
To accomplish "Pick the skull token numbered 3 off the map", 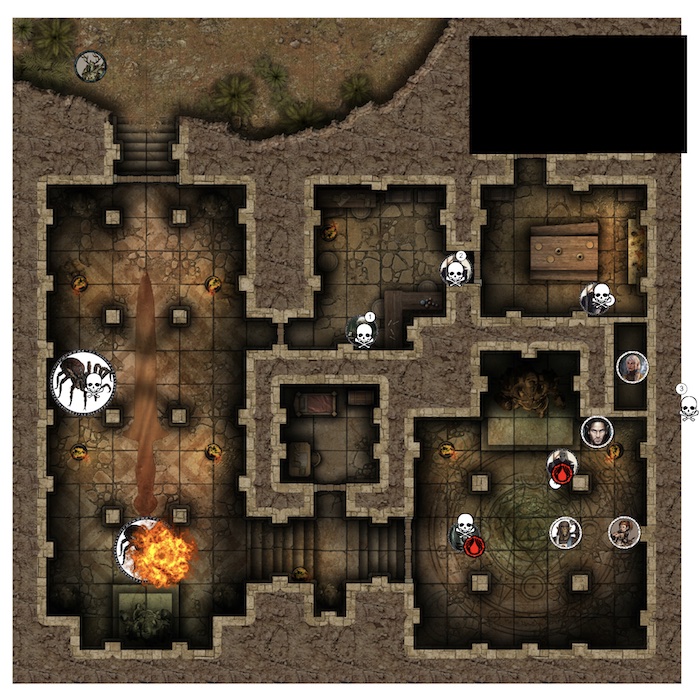I will (x=688, y=406).
